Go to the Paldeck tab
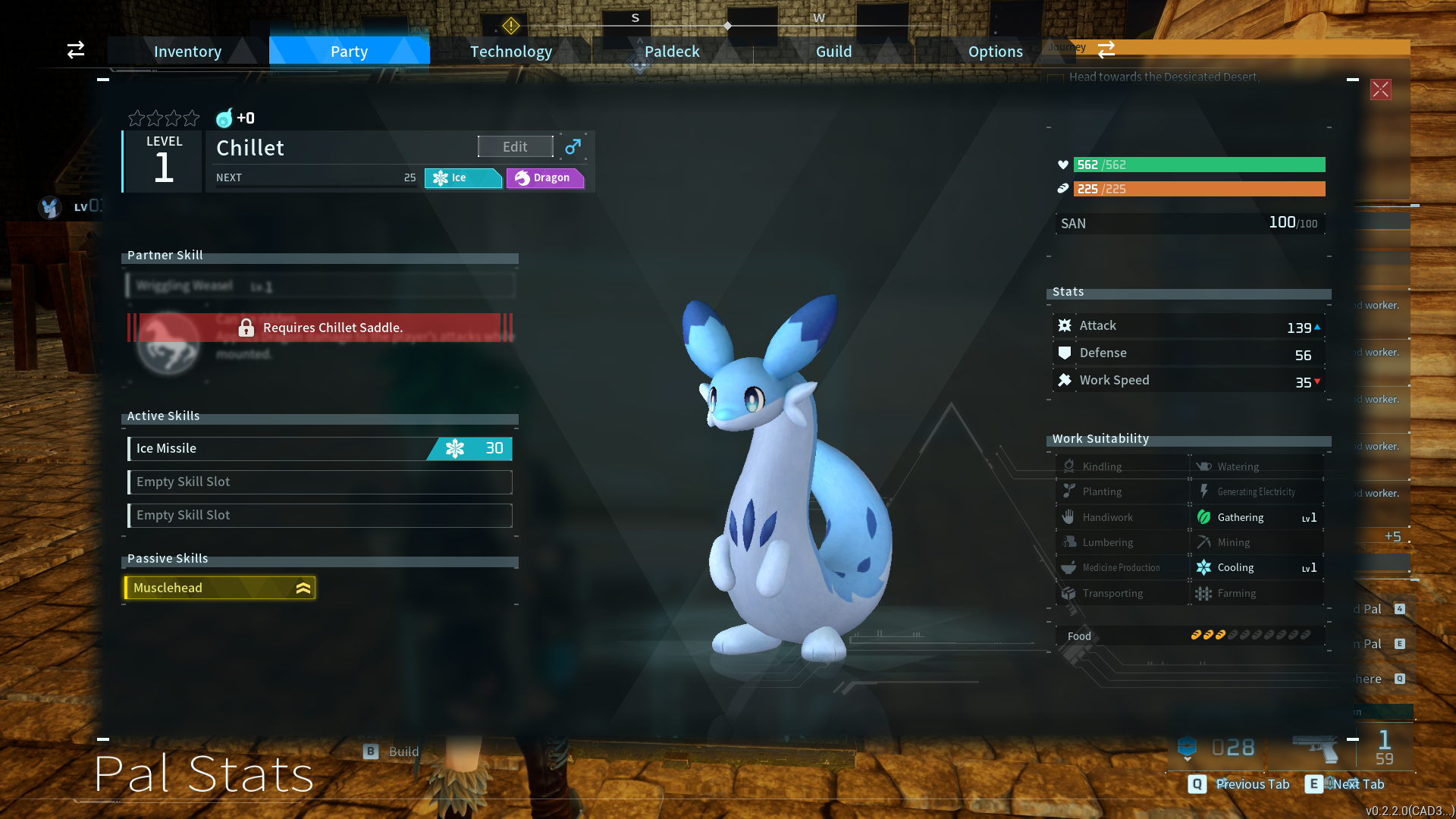Viewport: 1456px width, 819px height. pyautogui.click(x=672, y=52)
